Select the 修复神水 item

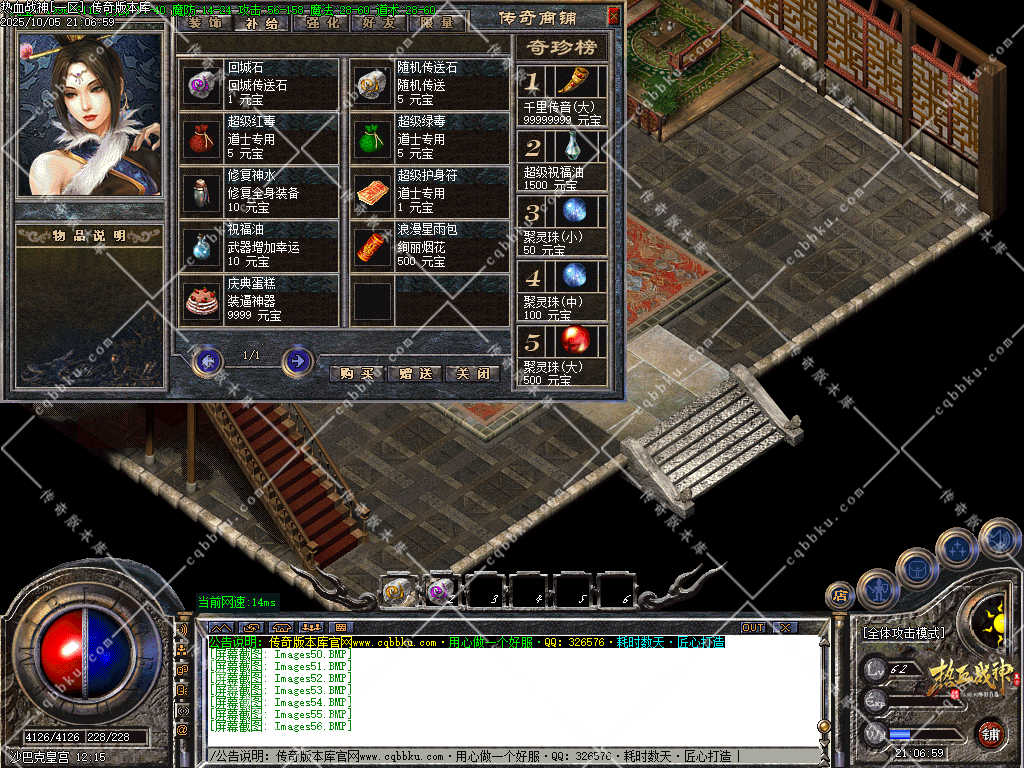(x=203, y=193)
